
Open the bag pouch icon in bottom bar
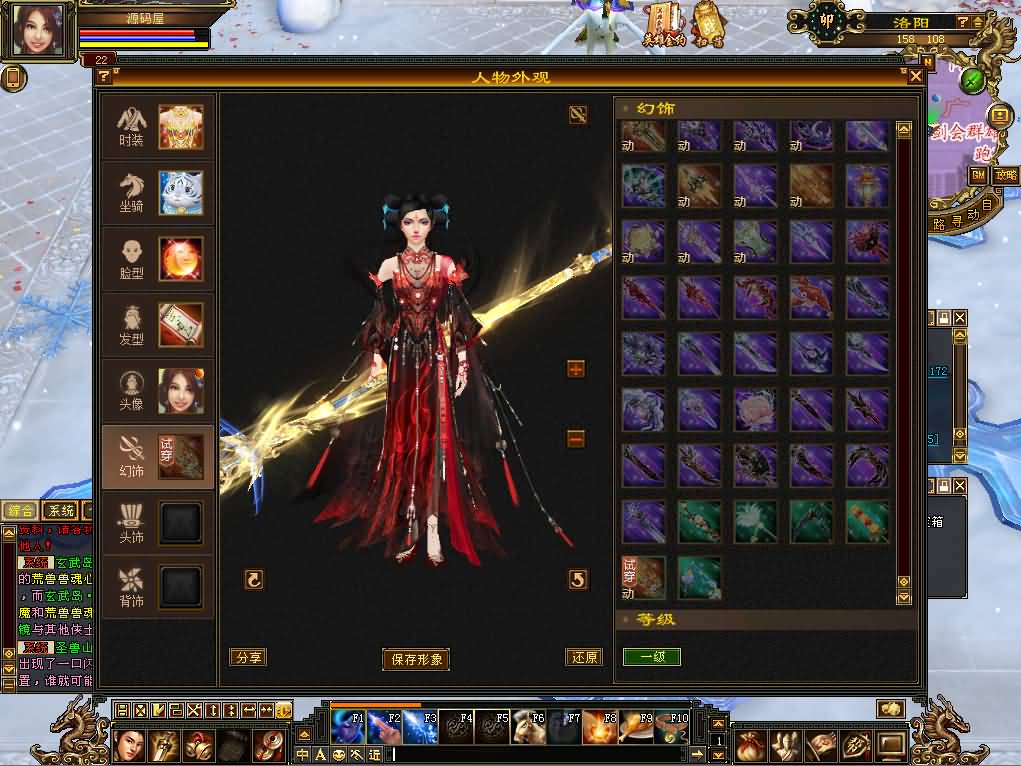pos(751,745)
